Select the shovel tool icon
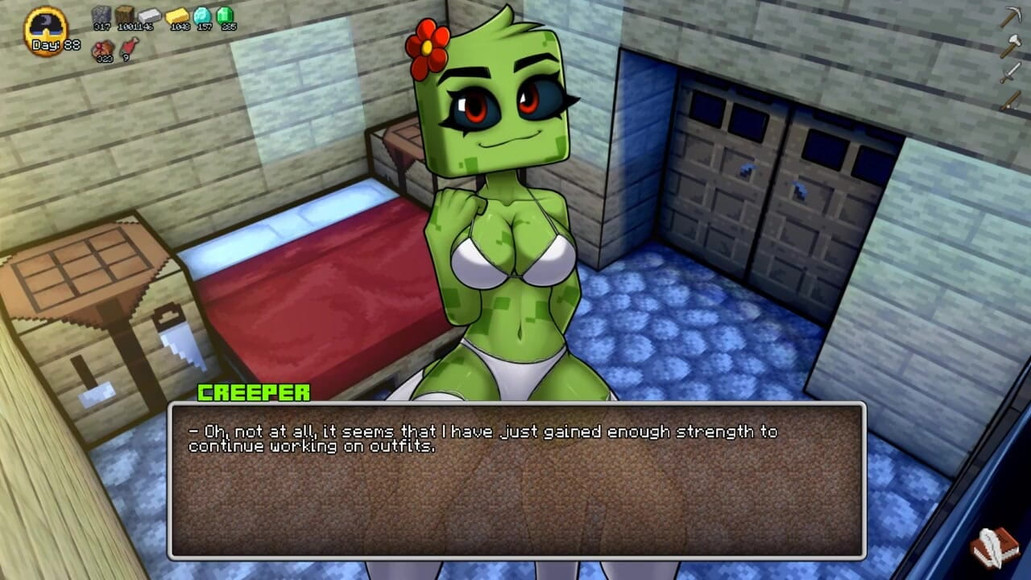Viewport: 1031px width, 580px height. pyautogui.click(x=1011, y=100)
